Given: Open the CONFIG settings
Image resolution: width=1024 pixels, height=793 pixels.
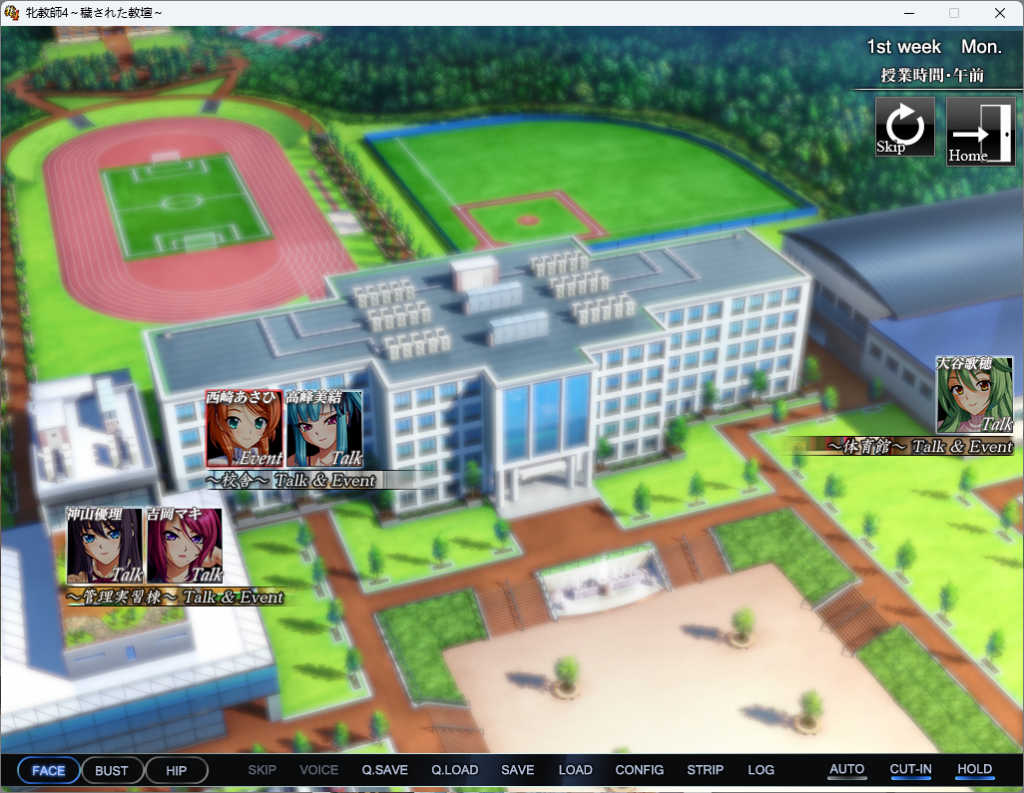Looking at the screenshot, I should coord(640,770).
